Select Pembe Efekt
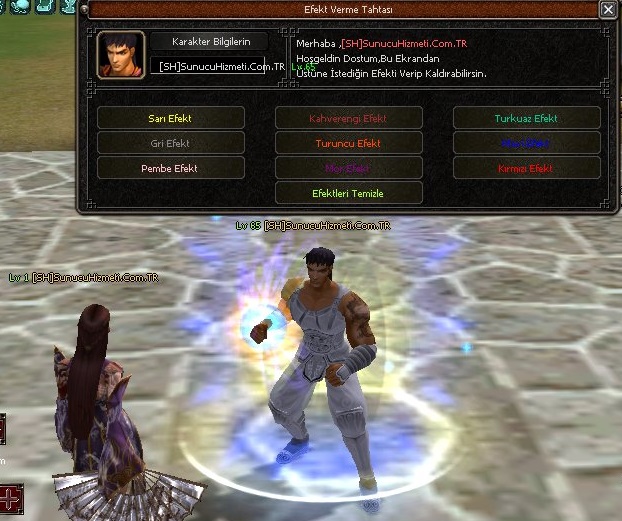 (171, 168)
